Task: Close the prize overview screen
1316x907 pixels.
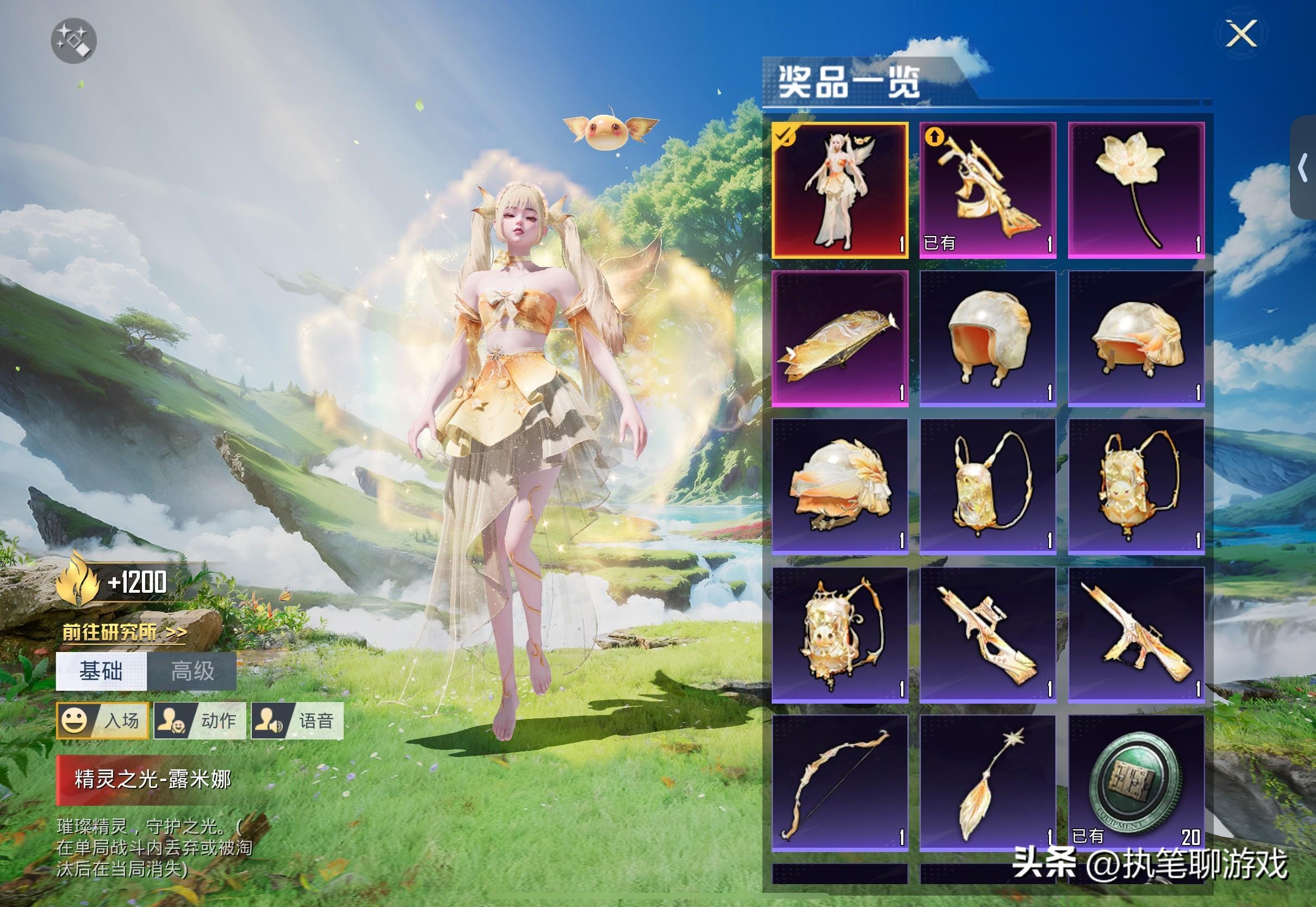Action: tap(1241, 34)
